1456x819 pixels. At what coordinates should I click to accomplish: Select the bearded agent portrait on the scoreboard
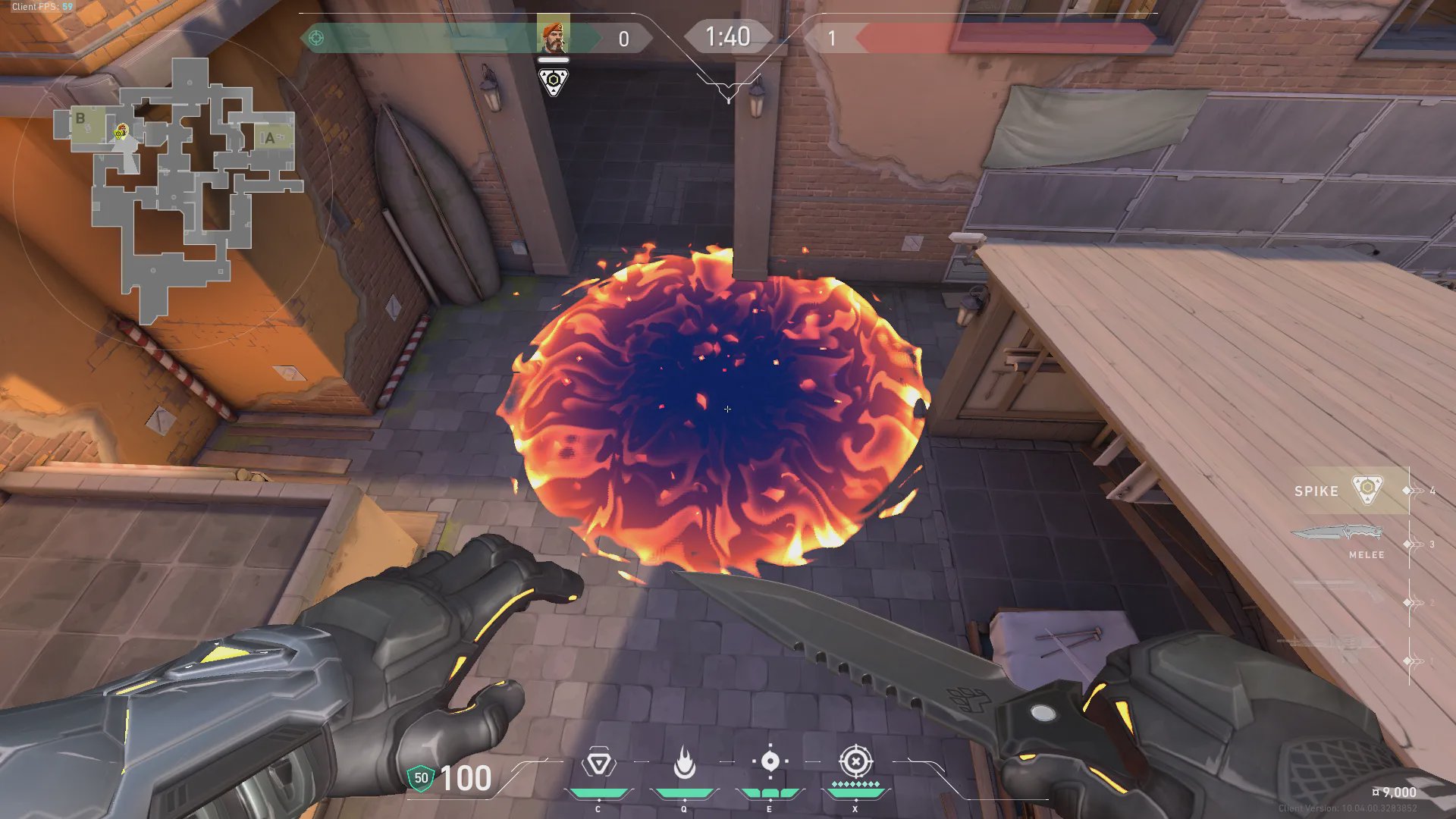(553, 35)
